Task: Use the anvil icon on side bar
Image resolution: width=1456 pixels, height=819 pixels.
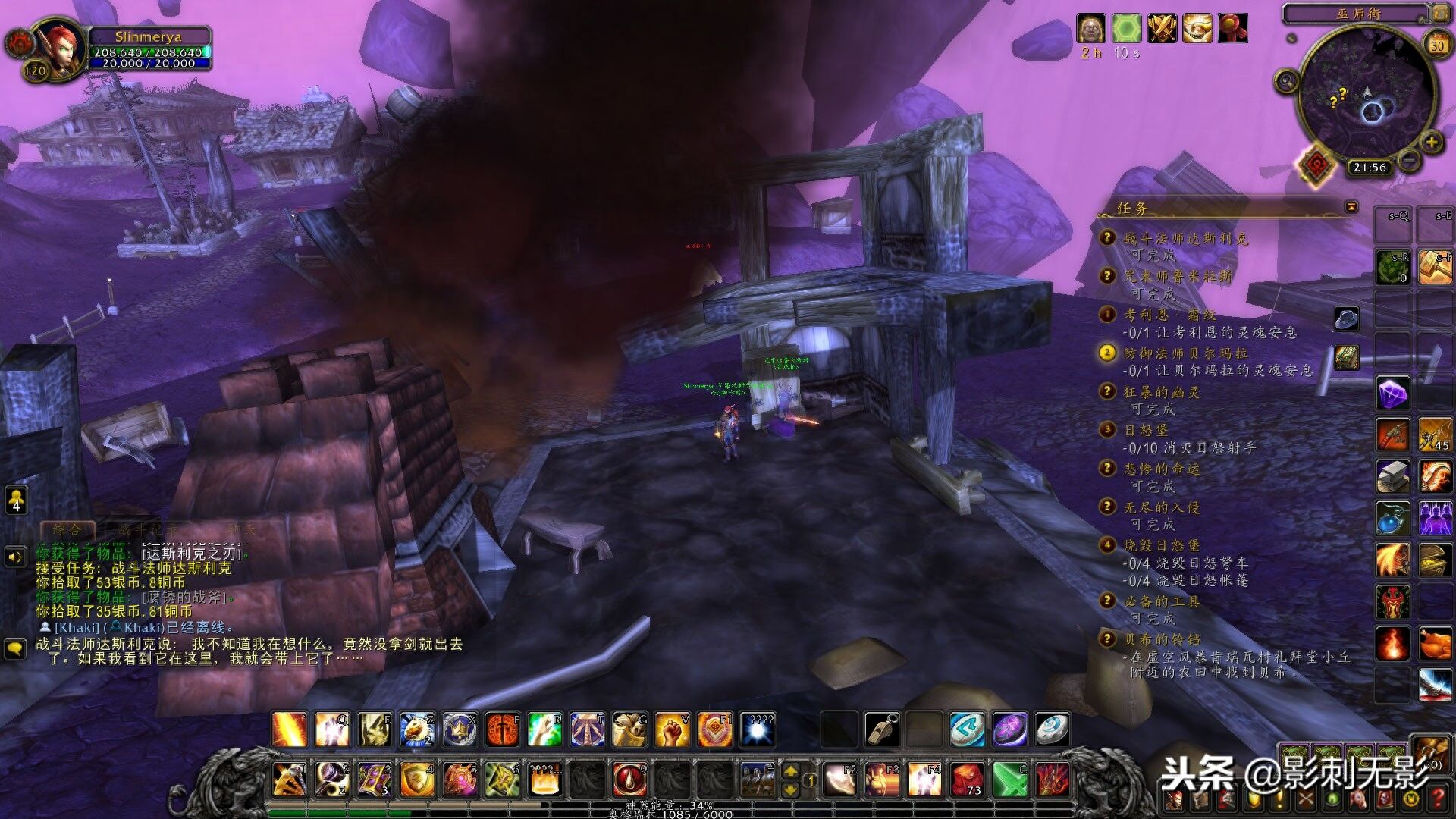Action: (1393, 475)
